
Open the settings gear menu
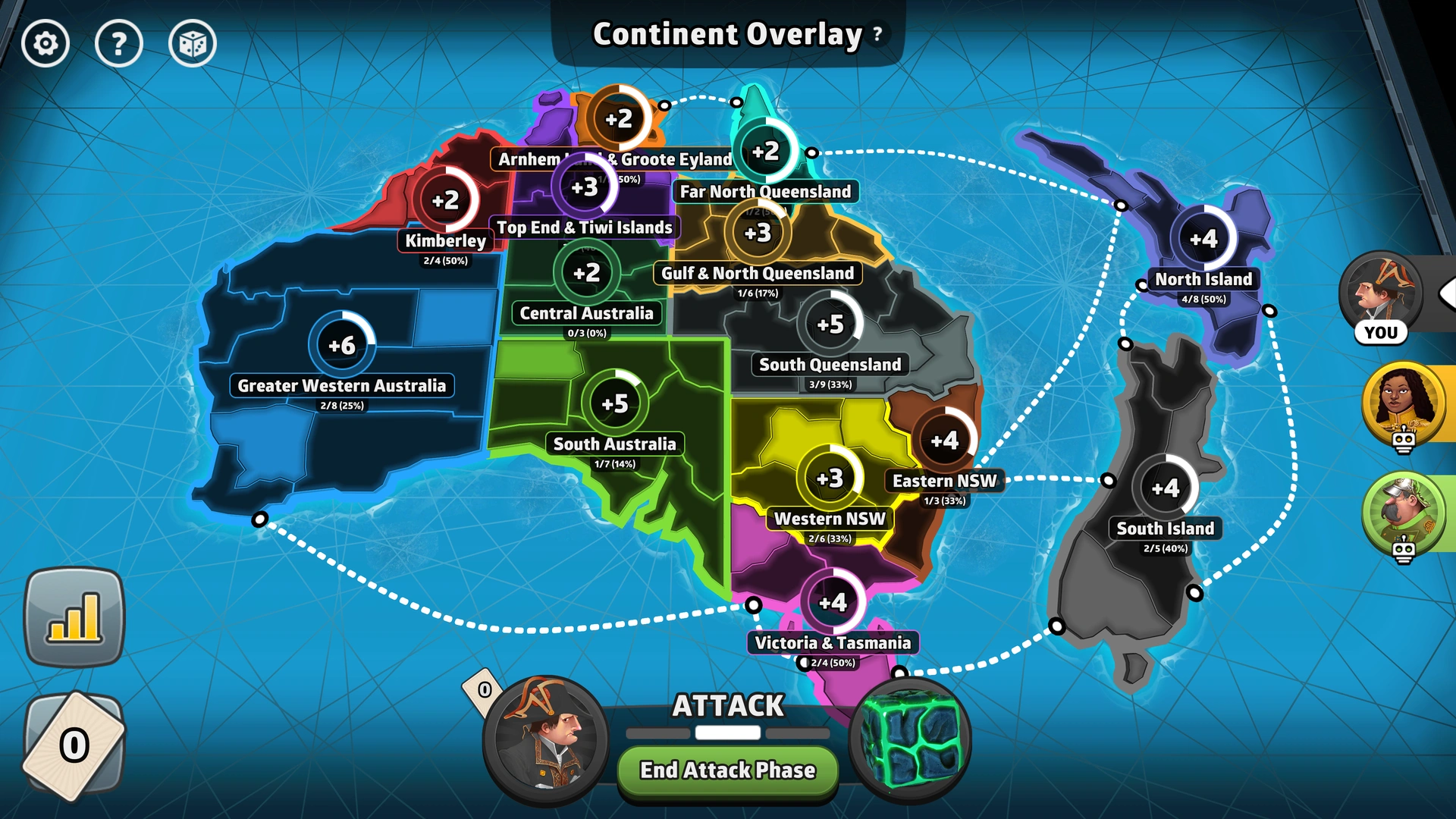[x=45, y=43]
